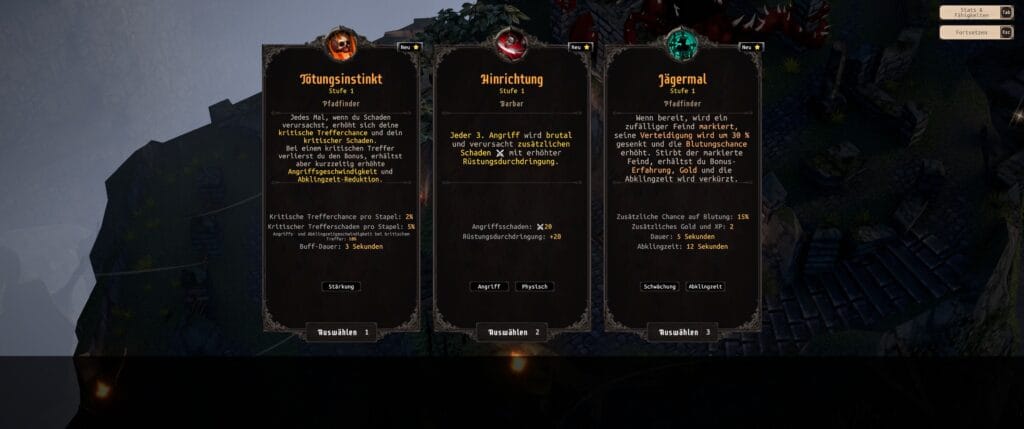This screenshot has width=1024, height=429.
Task: Click the Angriff tag on Hinrichtung
Action: pyautogui.click(x=489, y=286)
